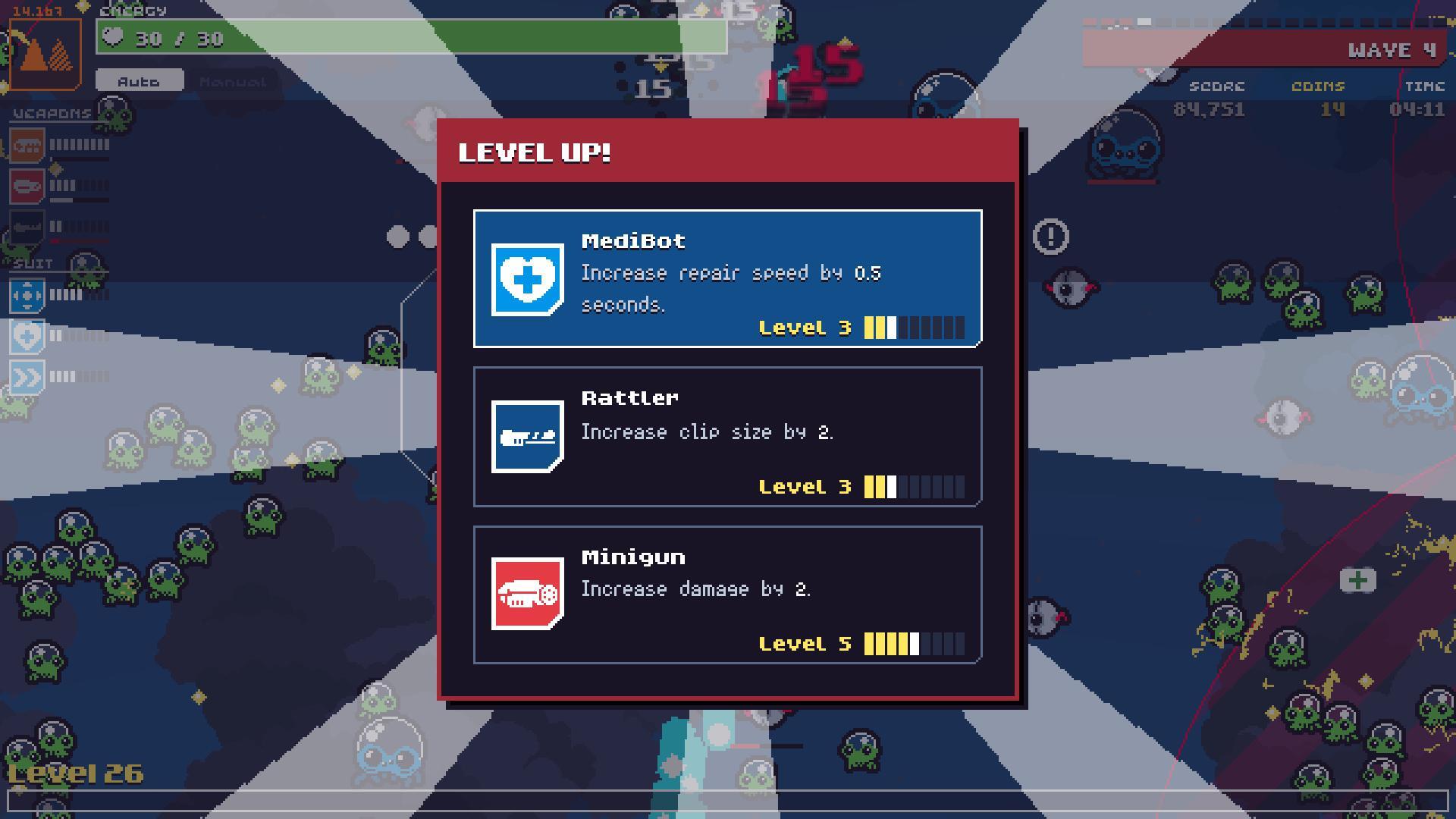Click the COINS label in top-right stats bar
Screen dimensions: 1456x819
tap(1317, 86)
